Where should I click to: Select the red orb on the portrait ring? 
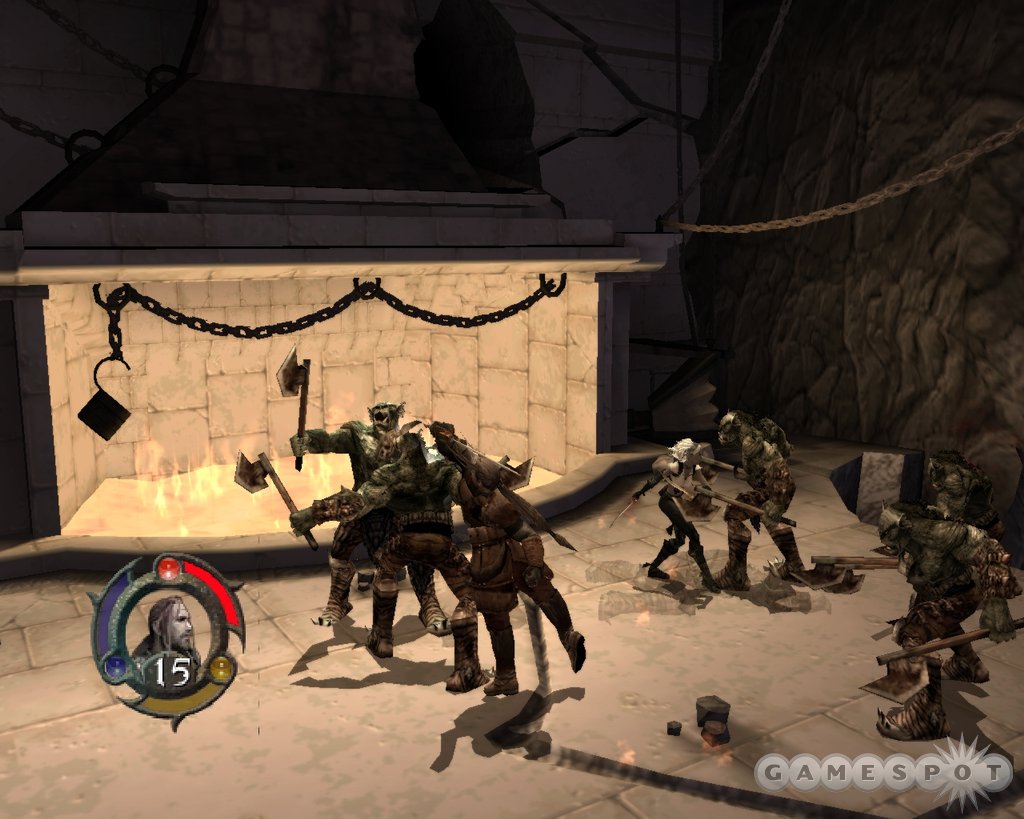tap(169, 570)
